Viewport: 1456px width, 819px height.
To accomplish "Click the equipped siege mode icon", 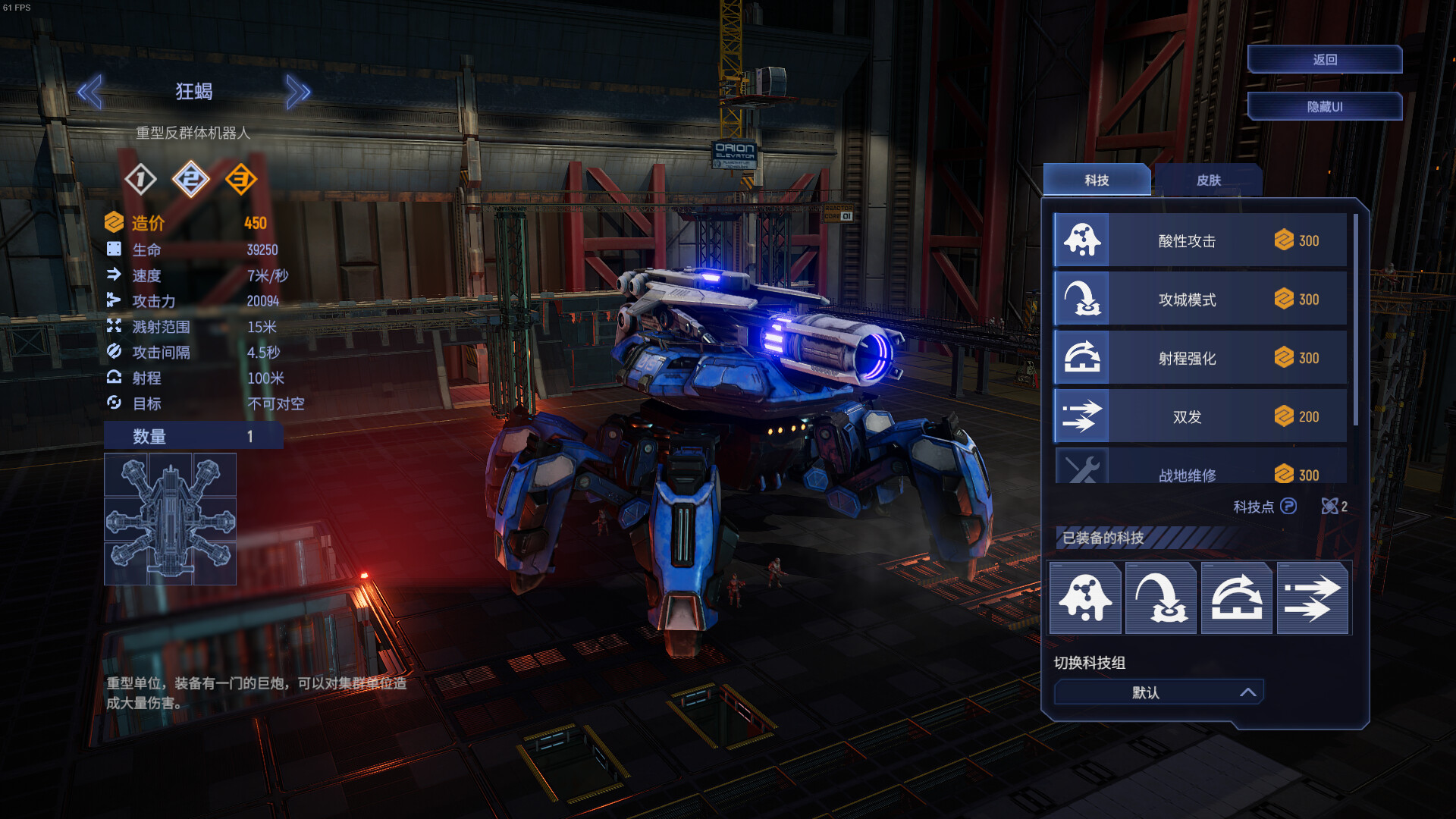I will coord(1161,598).
